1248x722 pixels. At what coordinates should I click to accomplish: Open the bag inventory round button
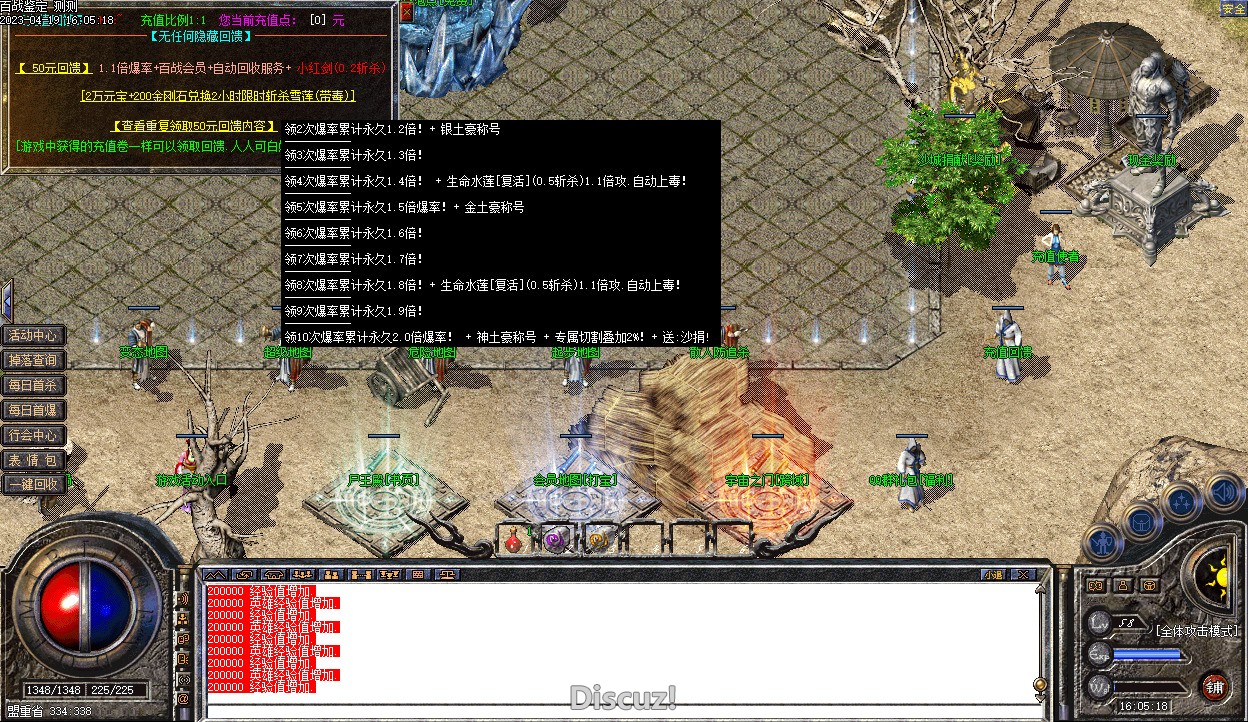tap(1141, 521)
